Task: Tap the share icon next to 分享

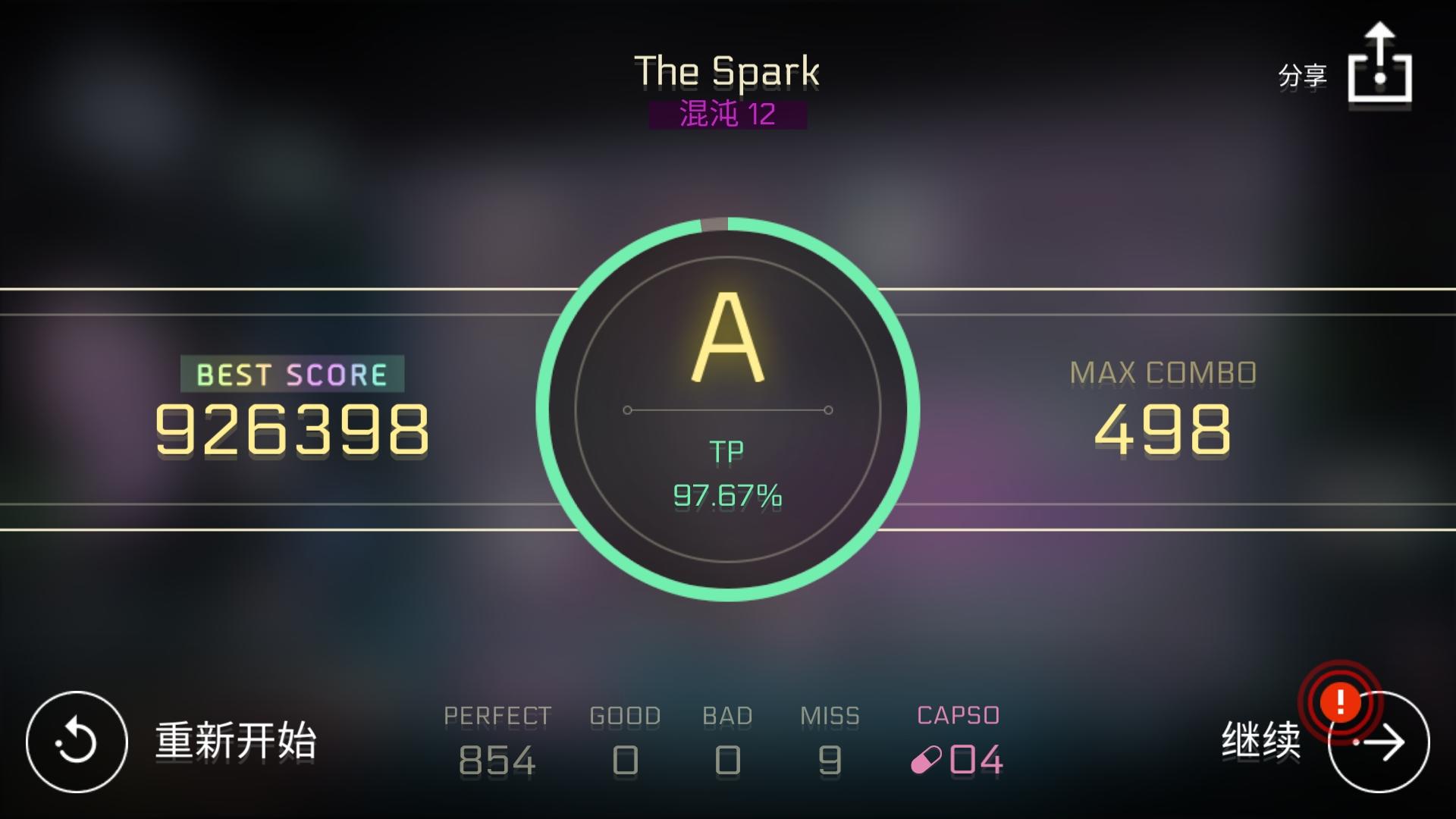Action: tap(1380, 64)
